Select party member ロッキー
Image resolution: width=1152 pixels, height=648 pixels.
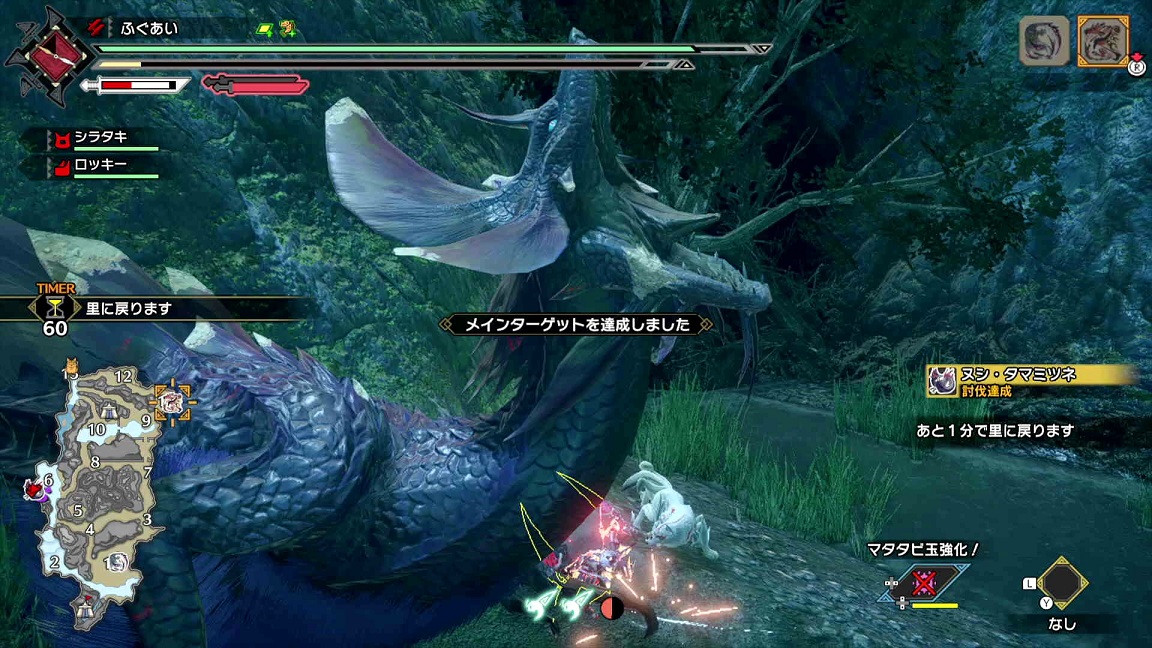point(100,164)
